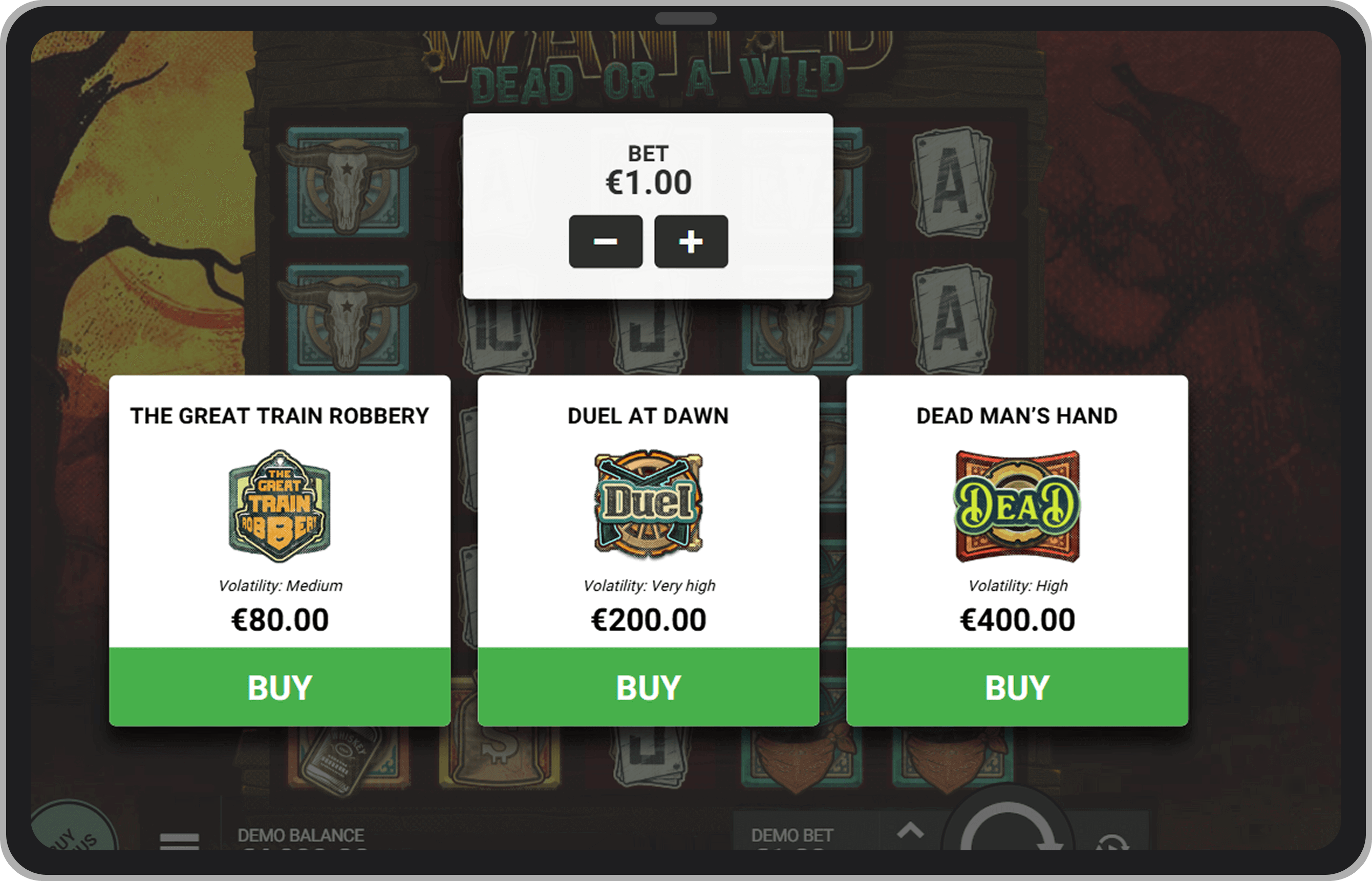Buy the Duel at Dawn bonus
Viewport: 1372px width, 881px height.
tap(648, 687)
